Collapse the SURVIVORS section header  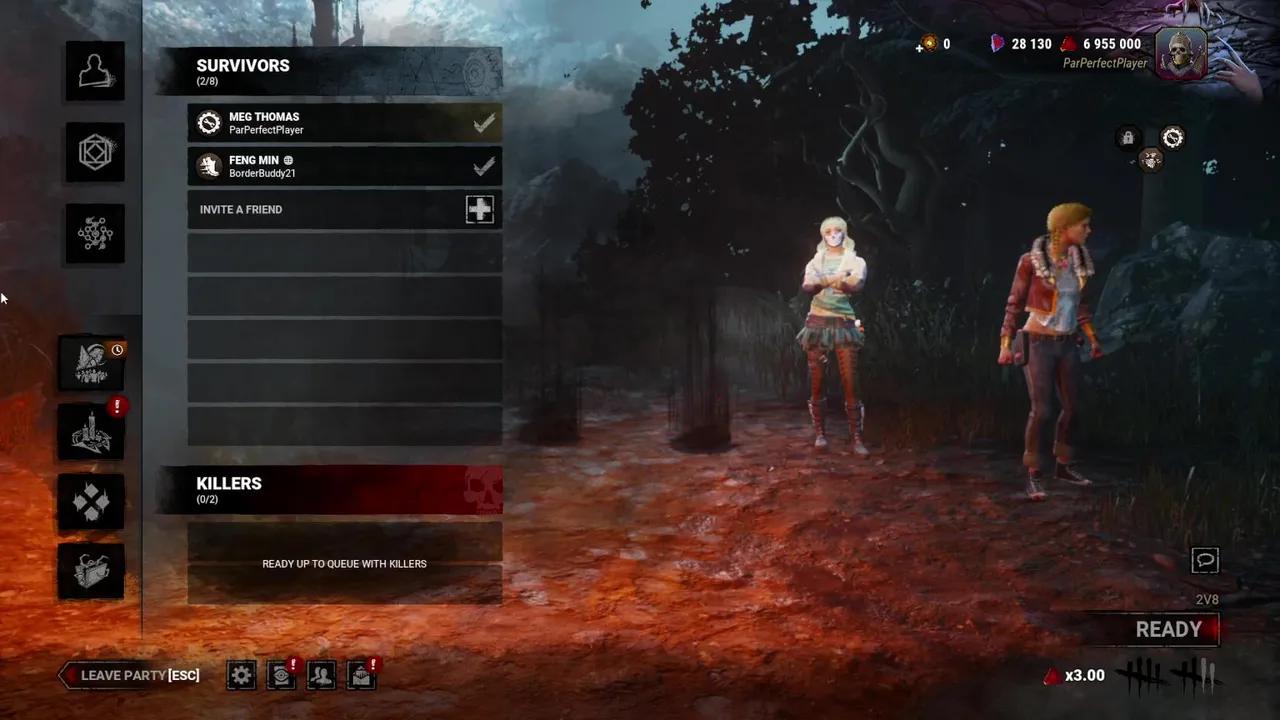(x=243, y=65)
